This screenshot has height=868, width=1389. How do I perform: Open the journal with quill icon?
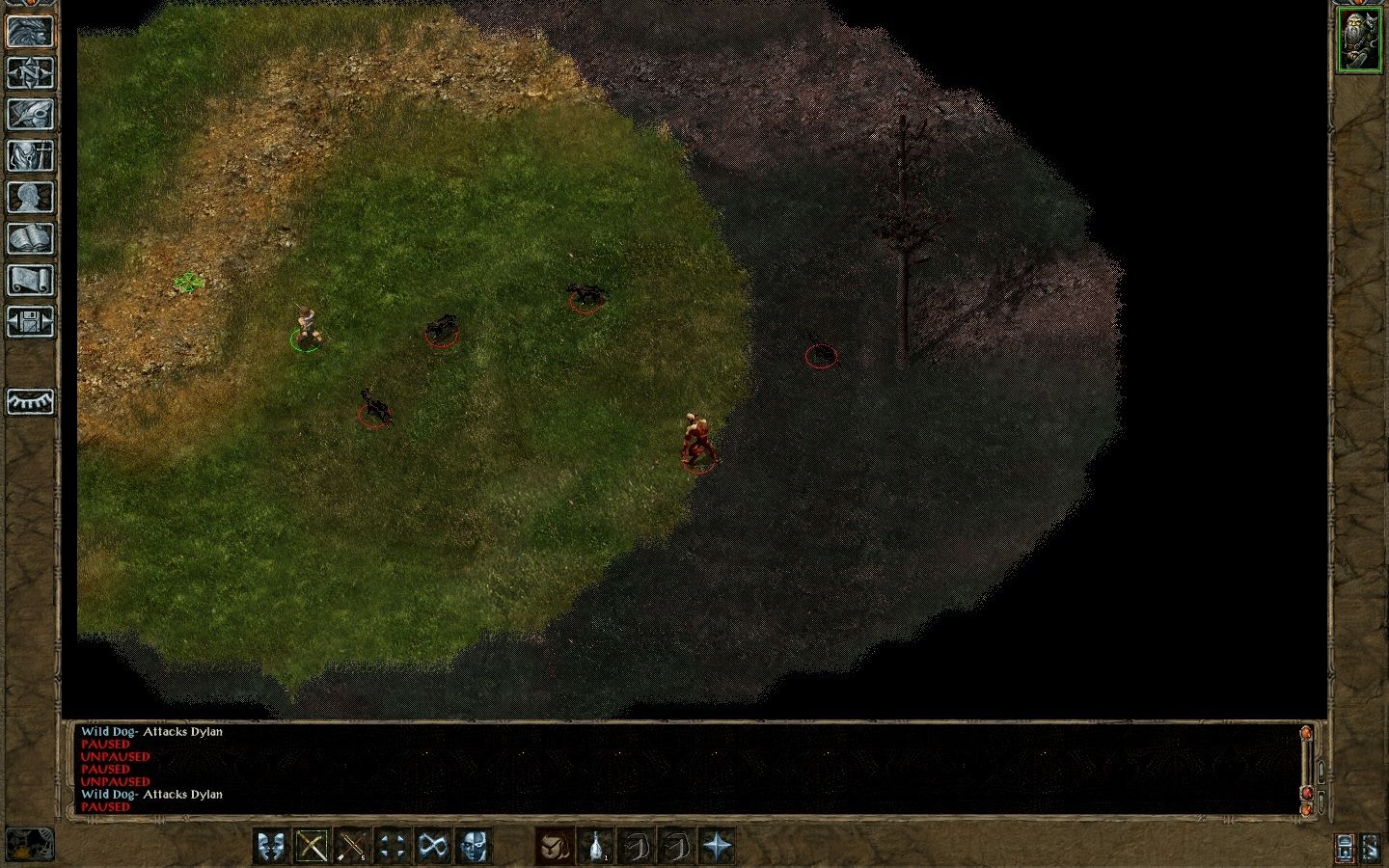tap(30, 114)
